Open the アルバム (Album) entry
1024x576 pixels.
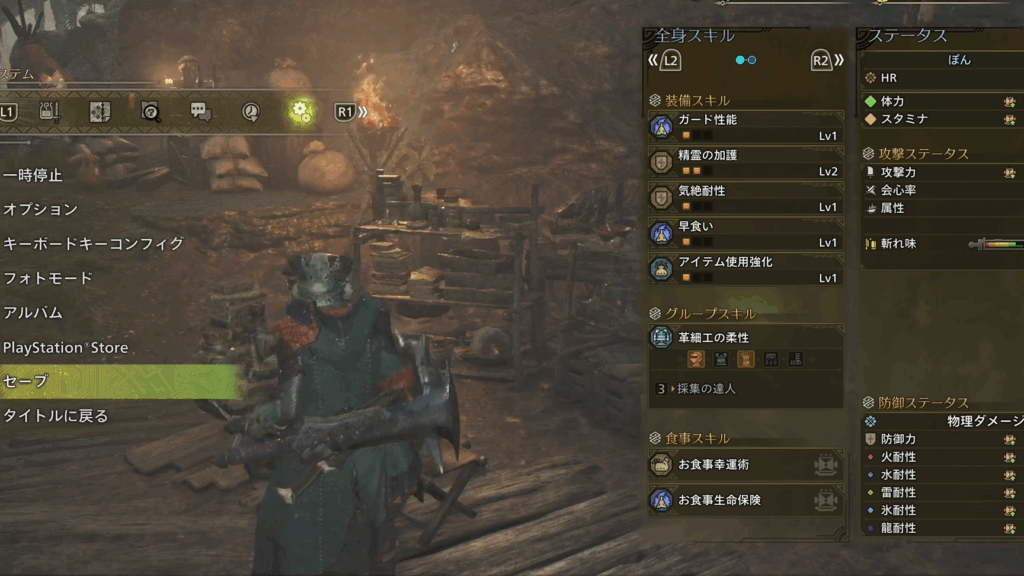coord(33,313)
